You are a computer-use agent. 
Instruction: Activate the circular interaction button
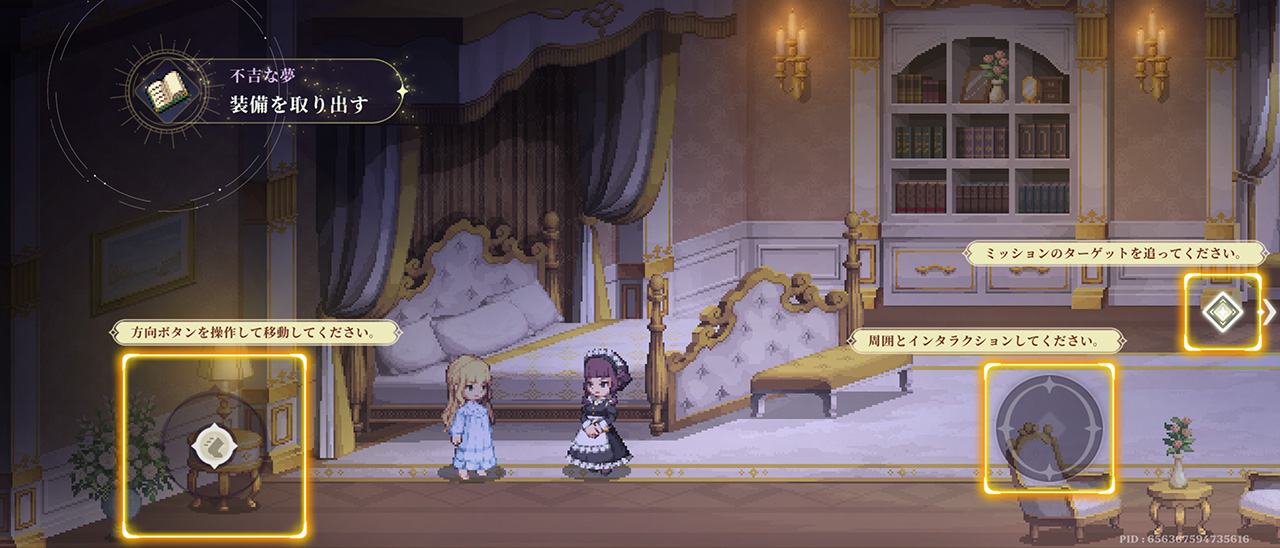1048,428
